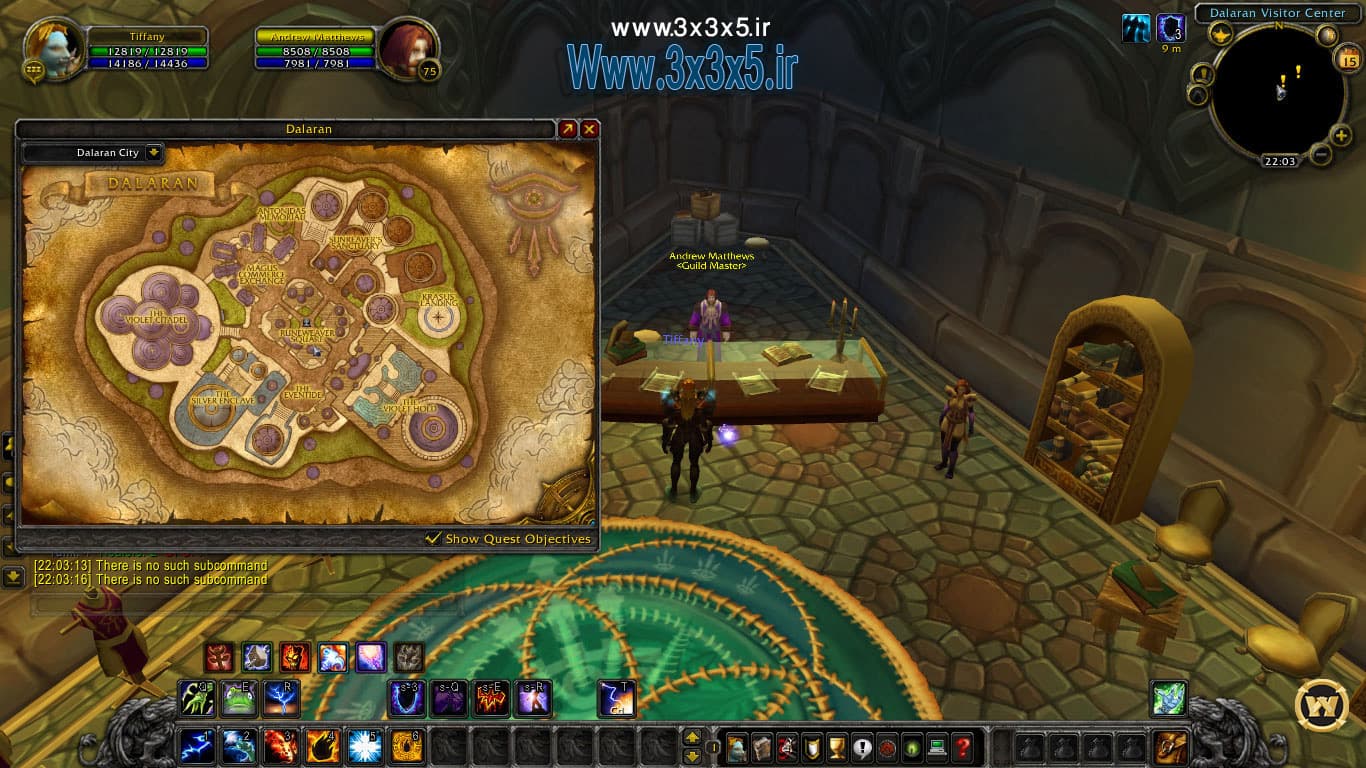This screenshot has width=1366, height=768.
Task: Open the Talents micro menu icon
Action: pos(787,748)
